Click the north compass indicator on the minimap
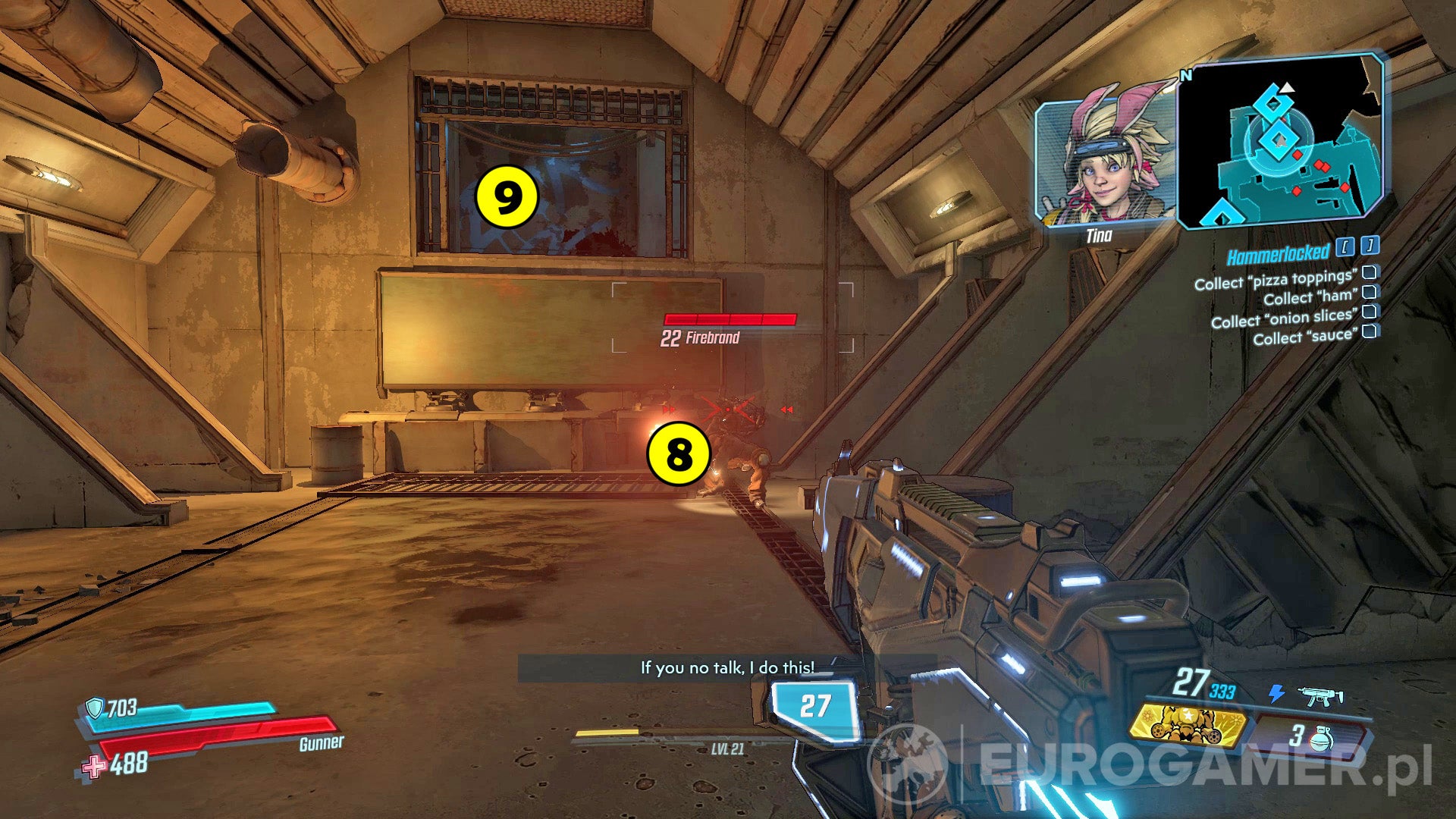Viewport: 1456px width, 819px height. (1185, 77)
